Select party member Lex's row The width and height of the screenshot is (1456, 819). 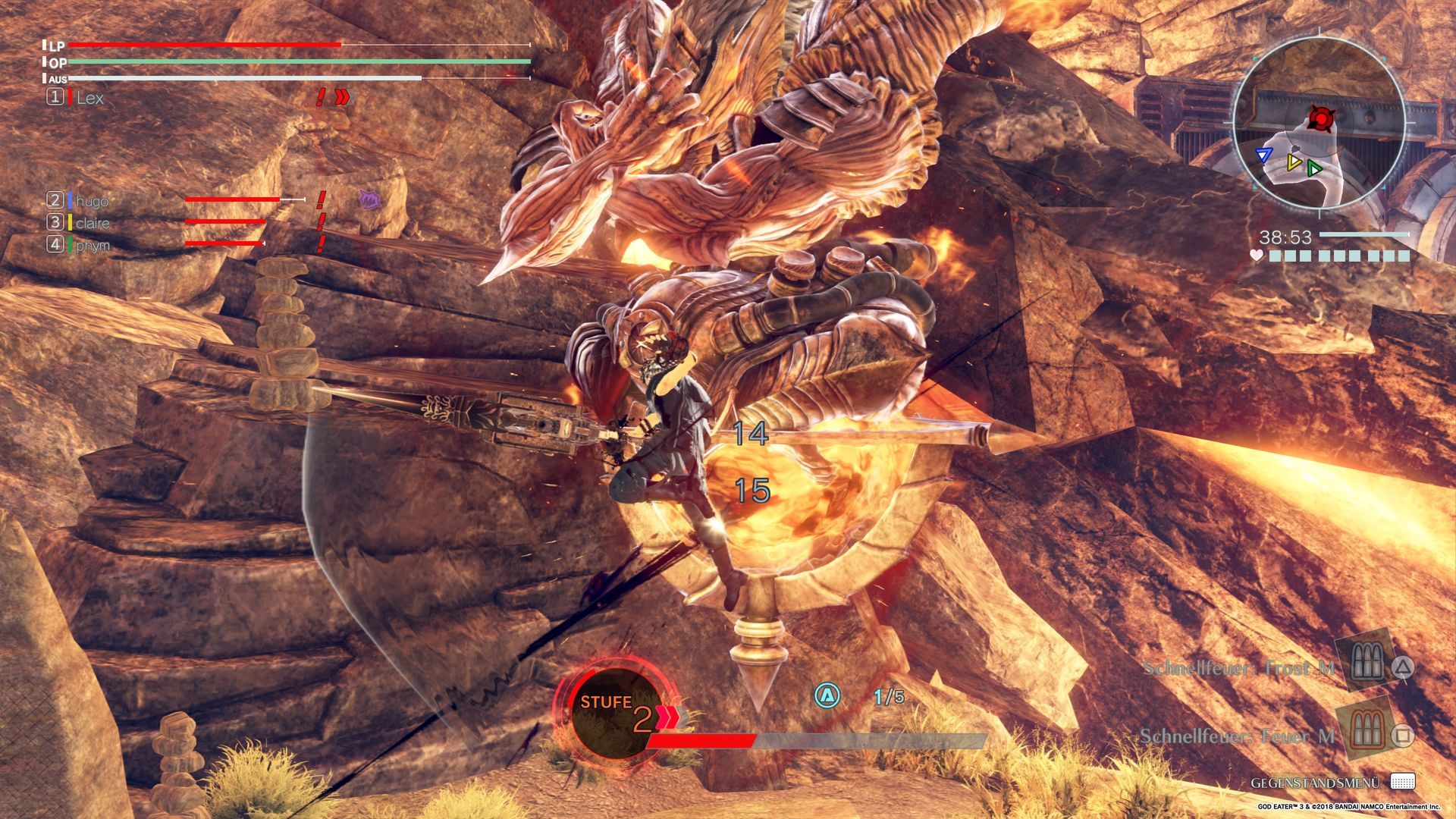coord(89,98)
